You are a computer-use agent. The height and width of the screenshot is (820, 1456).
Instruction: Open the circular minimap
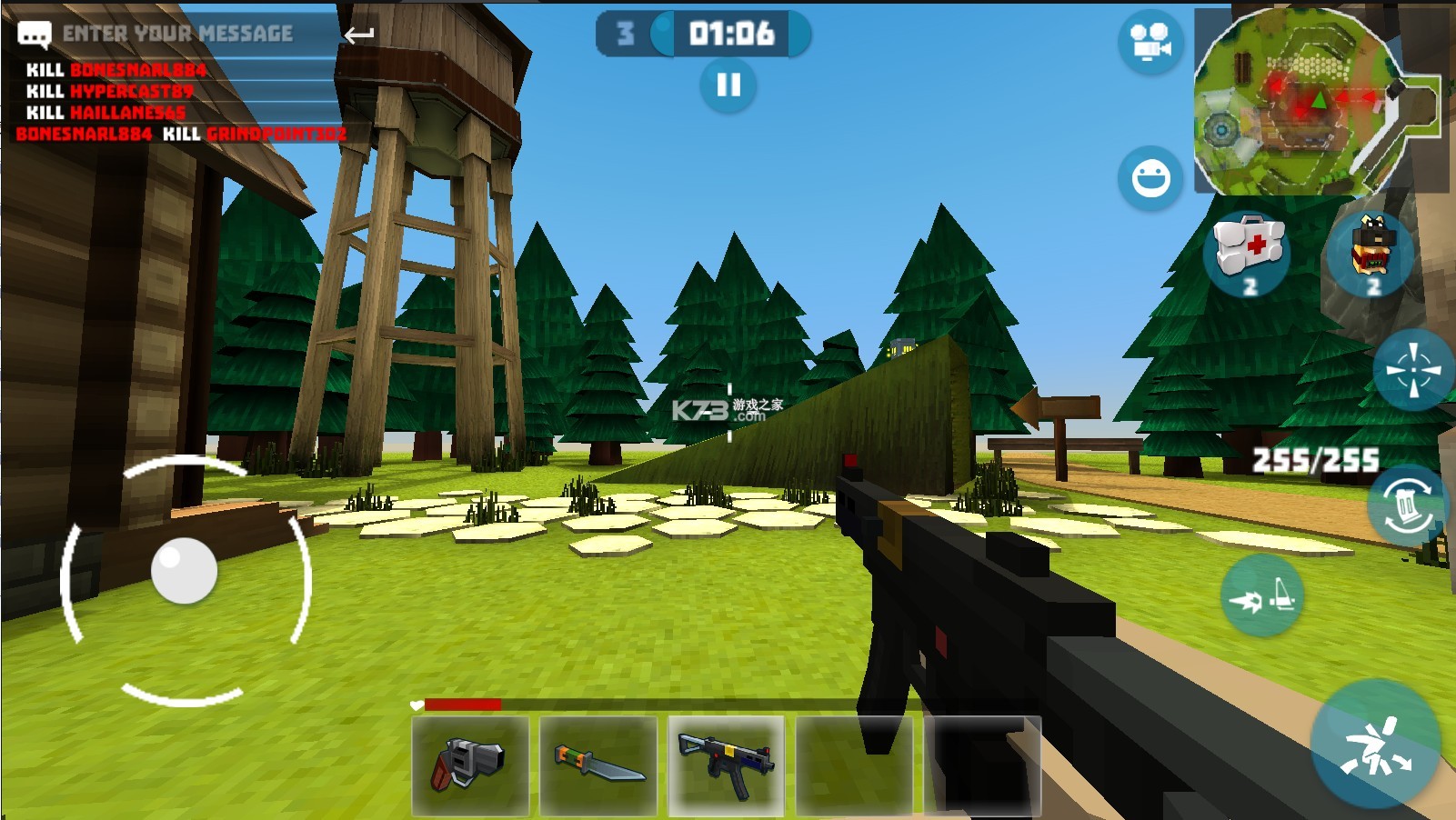(x=1298, y=103)
